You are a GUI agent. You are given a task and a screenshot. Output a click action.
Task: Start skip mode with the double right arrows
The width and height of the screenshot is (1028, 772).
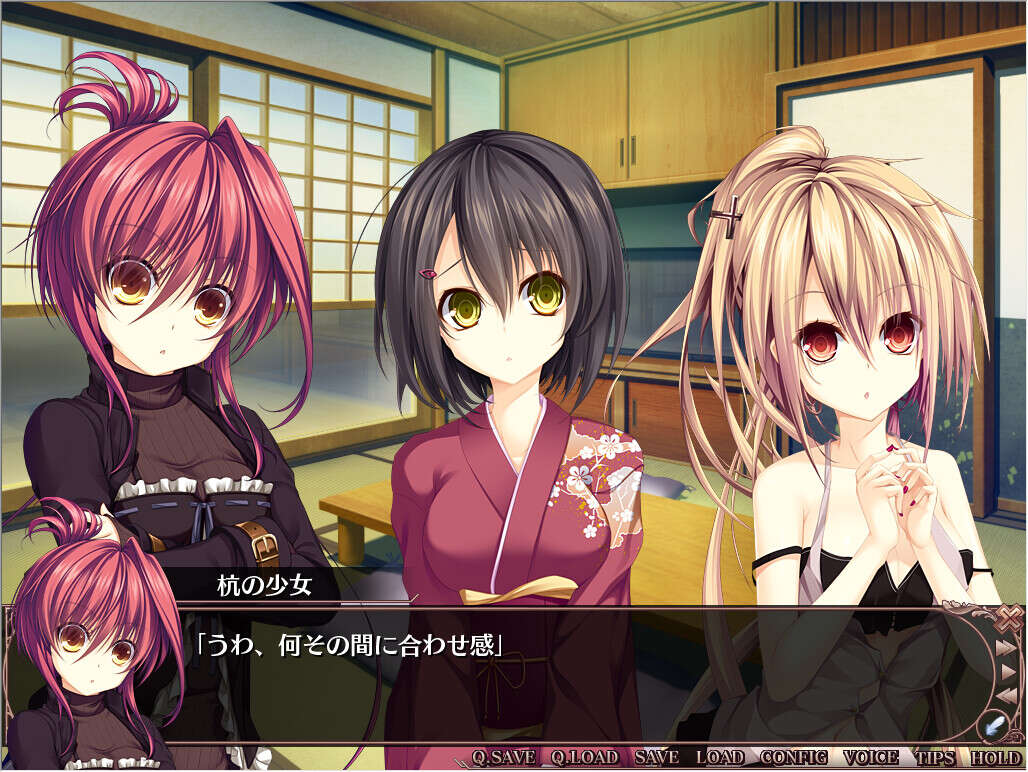click(1007, 647)
